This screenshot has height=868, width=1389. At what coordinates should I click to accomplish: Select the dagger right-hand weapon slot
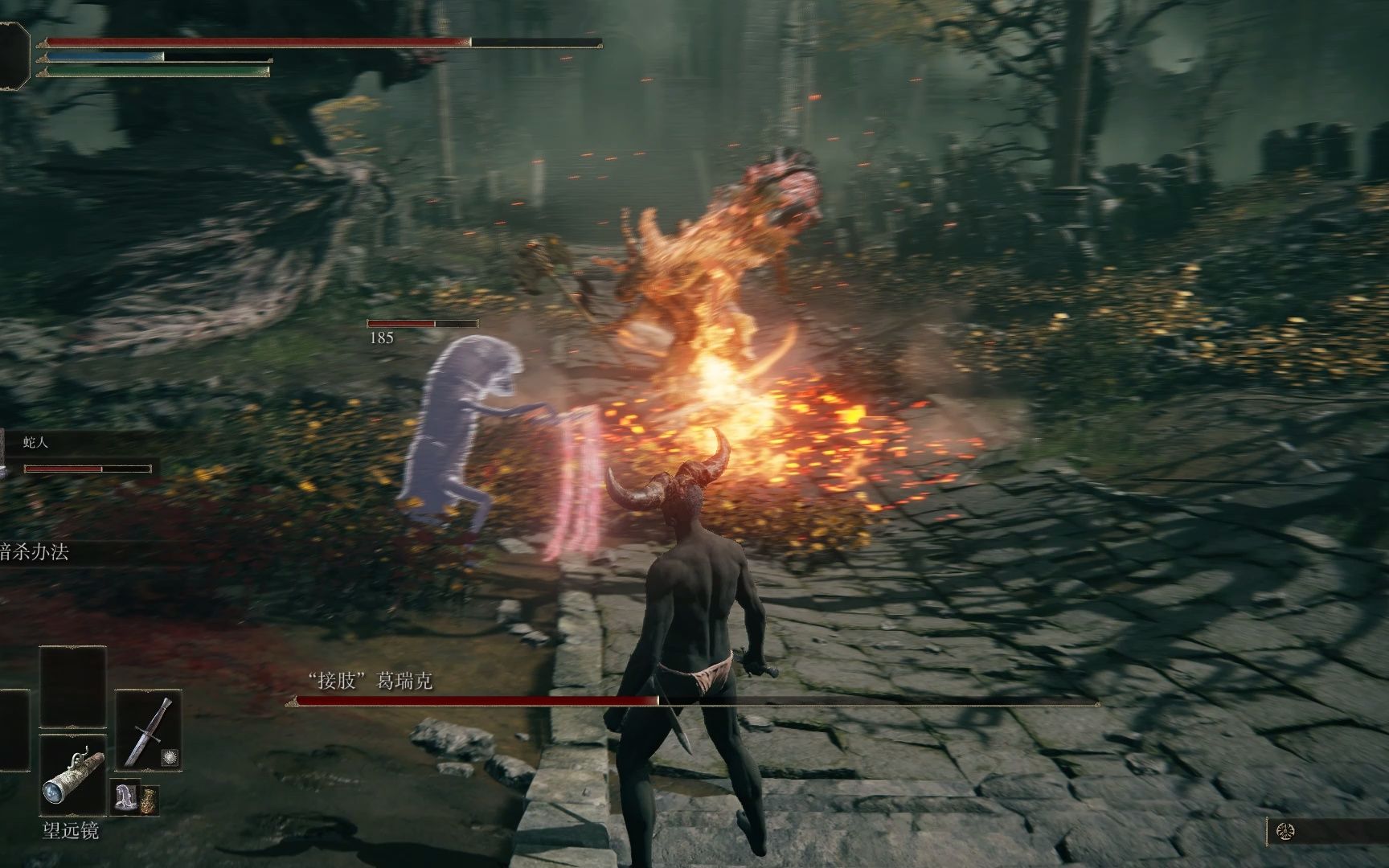click(x=149, y=729)
